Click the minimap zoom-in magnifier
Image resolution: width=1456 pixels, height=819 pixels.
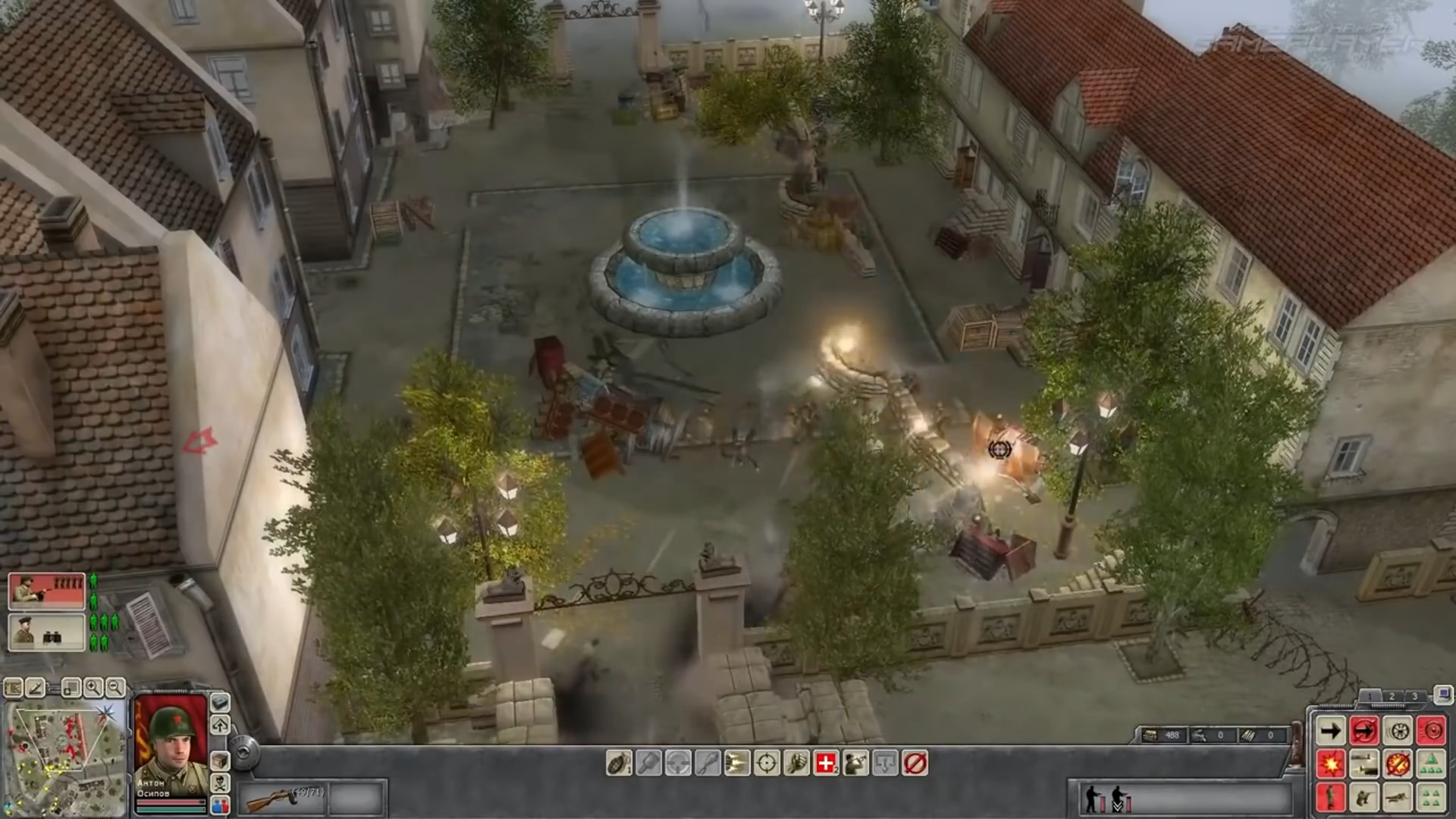93,688
